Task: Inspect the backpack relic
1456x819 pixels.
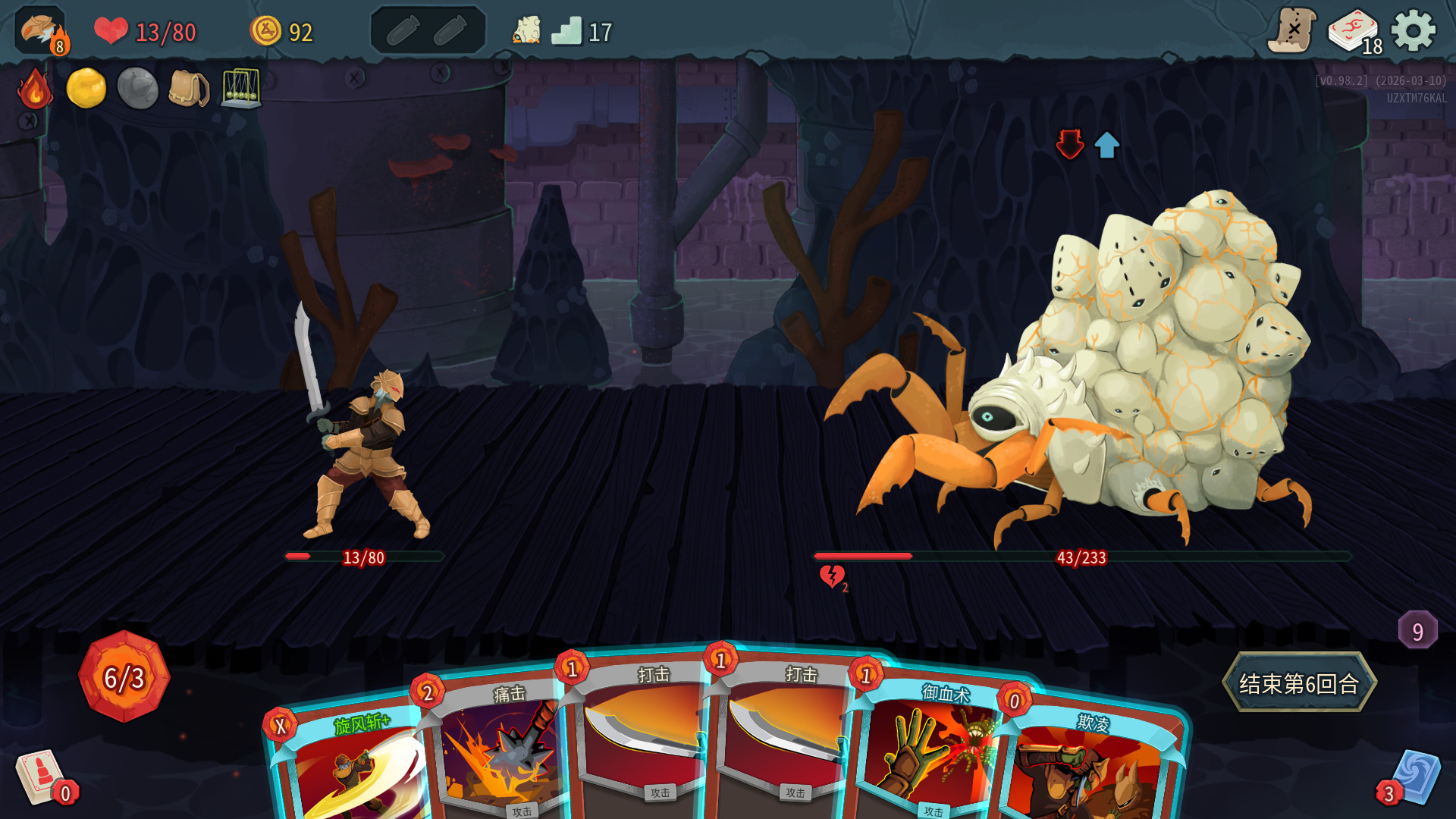Action: (188, 89)
